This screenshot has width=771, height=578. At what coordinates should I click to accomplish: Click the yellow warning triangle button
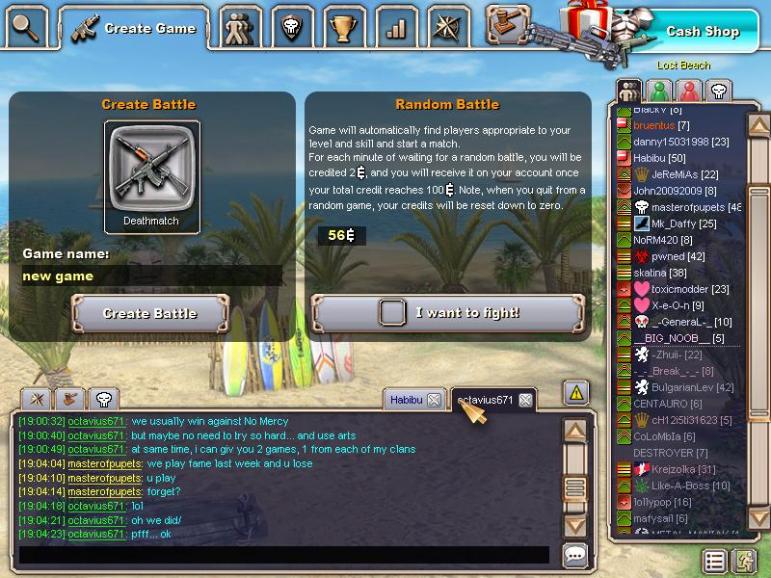pyautogui.click(x=576, y=393)
